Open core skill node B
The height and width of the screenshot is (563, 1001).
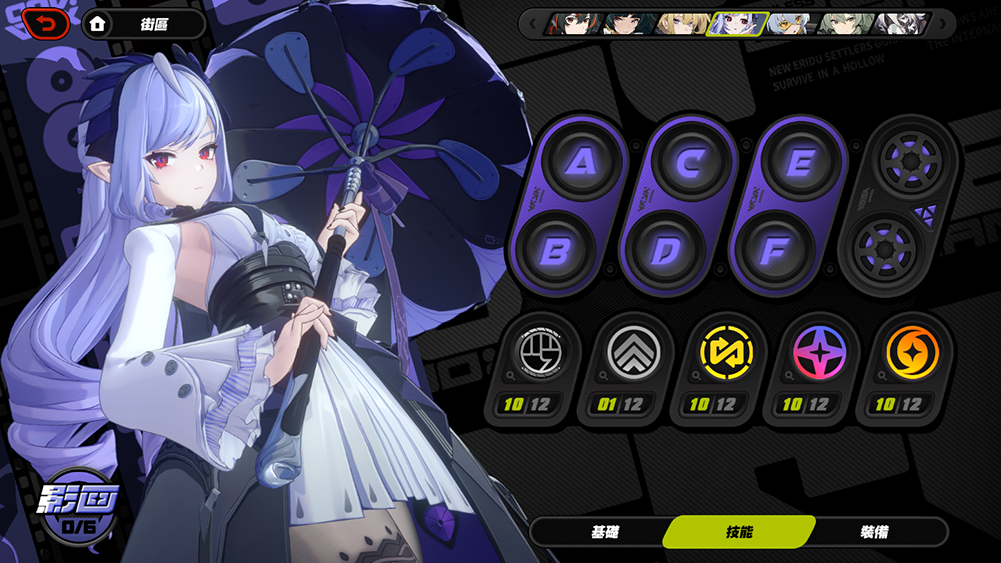pyautogui.click(x=557, y=251)
